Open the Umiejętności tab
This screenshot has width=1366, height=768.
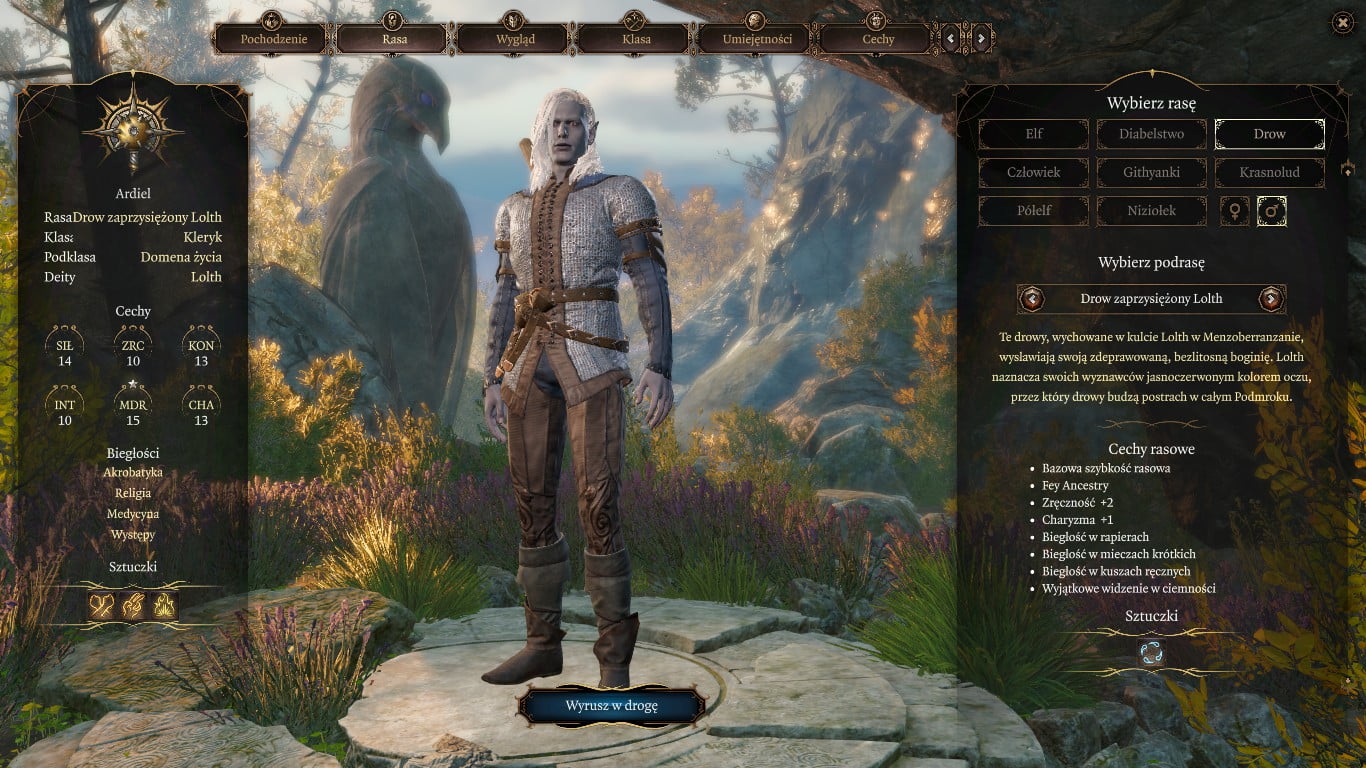coord(757,39)
